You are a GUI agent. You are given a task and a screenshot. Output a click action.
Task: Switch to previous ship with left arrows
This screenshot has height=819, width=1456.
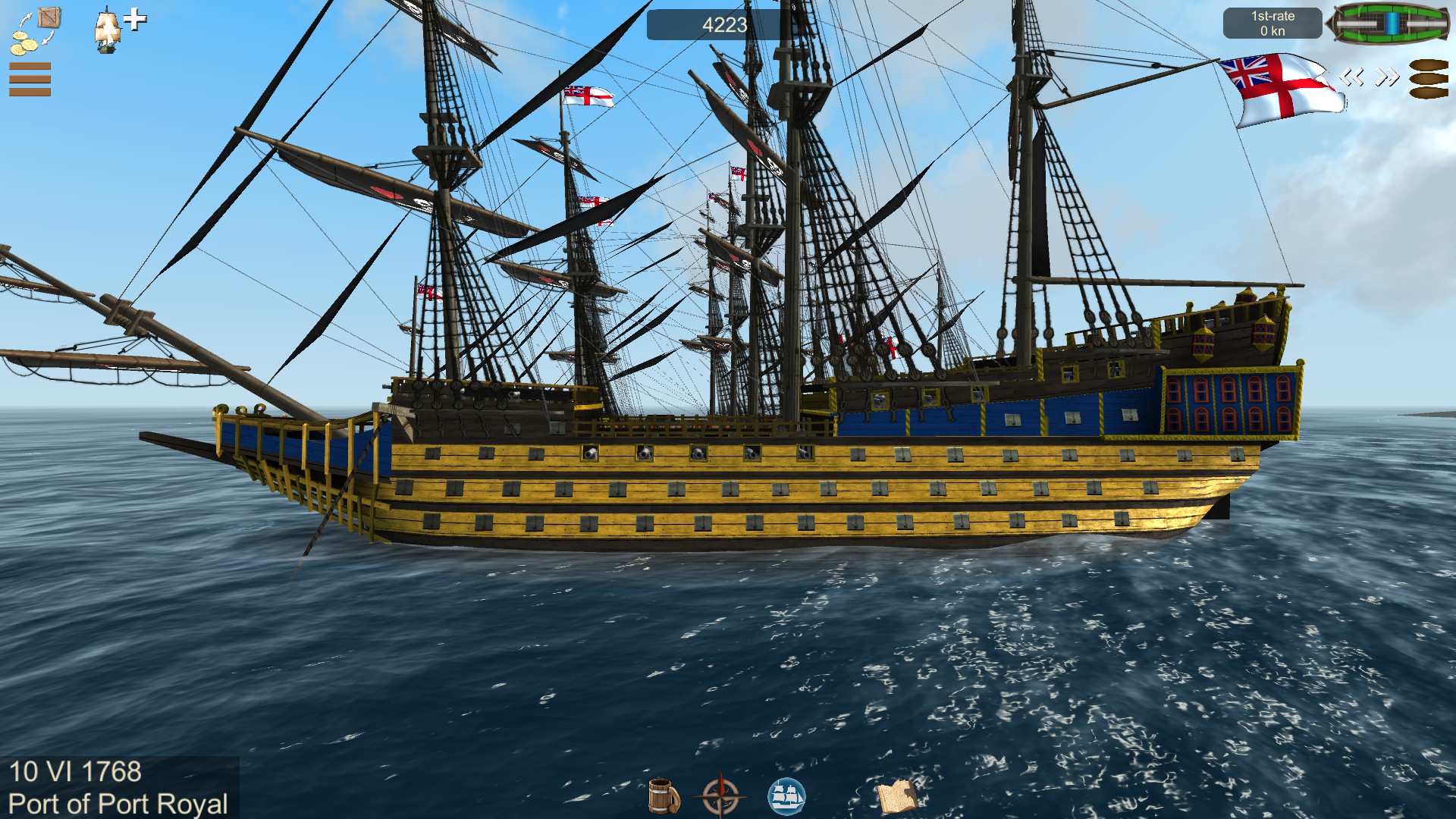point(1351,77)
